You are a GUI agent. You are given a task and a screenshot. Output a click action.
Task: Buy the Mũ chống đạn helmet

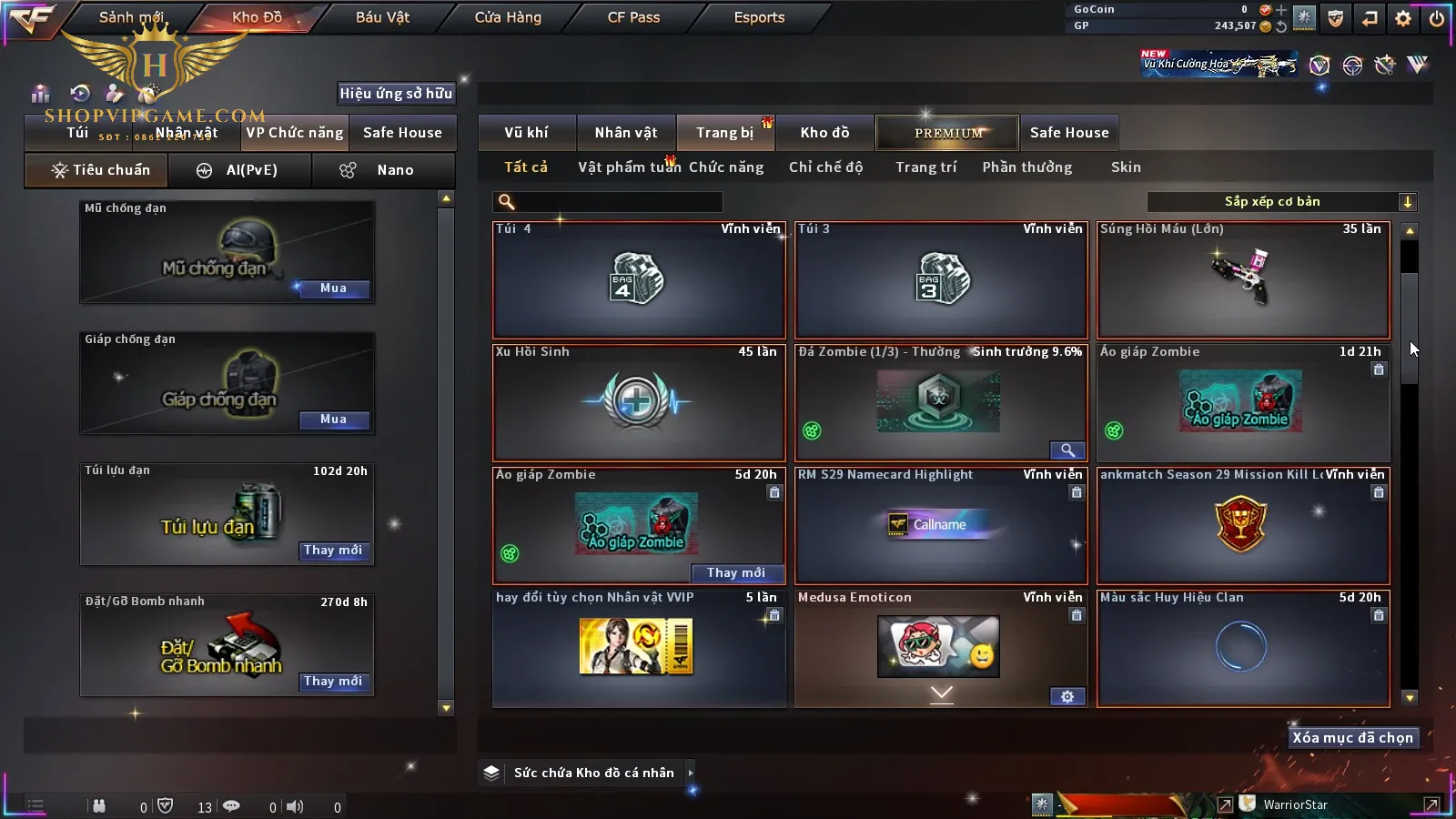[333, 288]
